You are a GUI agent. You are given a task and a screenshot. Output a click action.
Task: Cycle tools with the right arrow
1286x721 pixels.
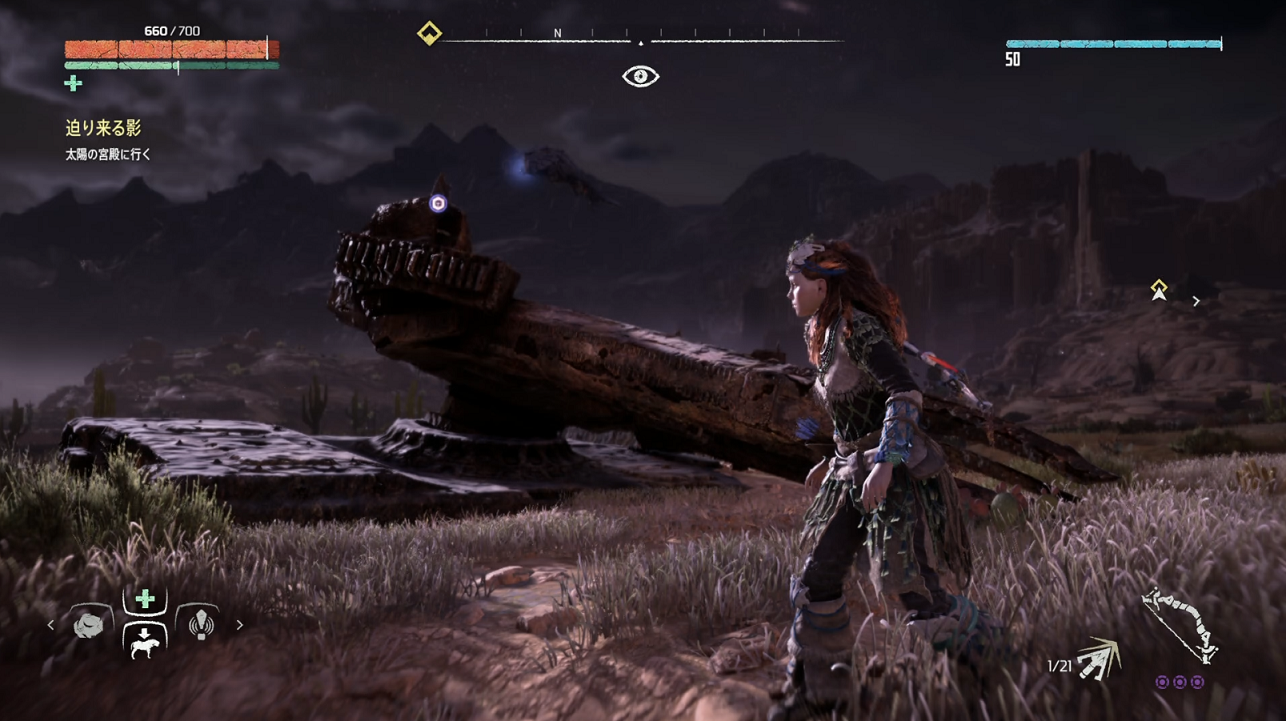(239, 626)
